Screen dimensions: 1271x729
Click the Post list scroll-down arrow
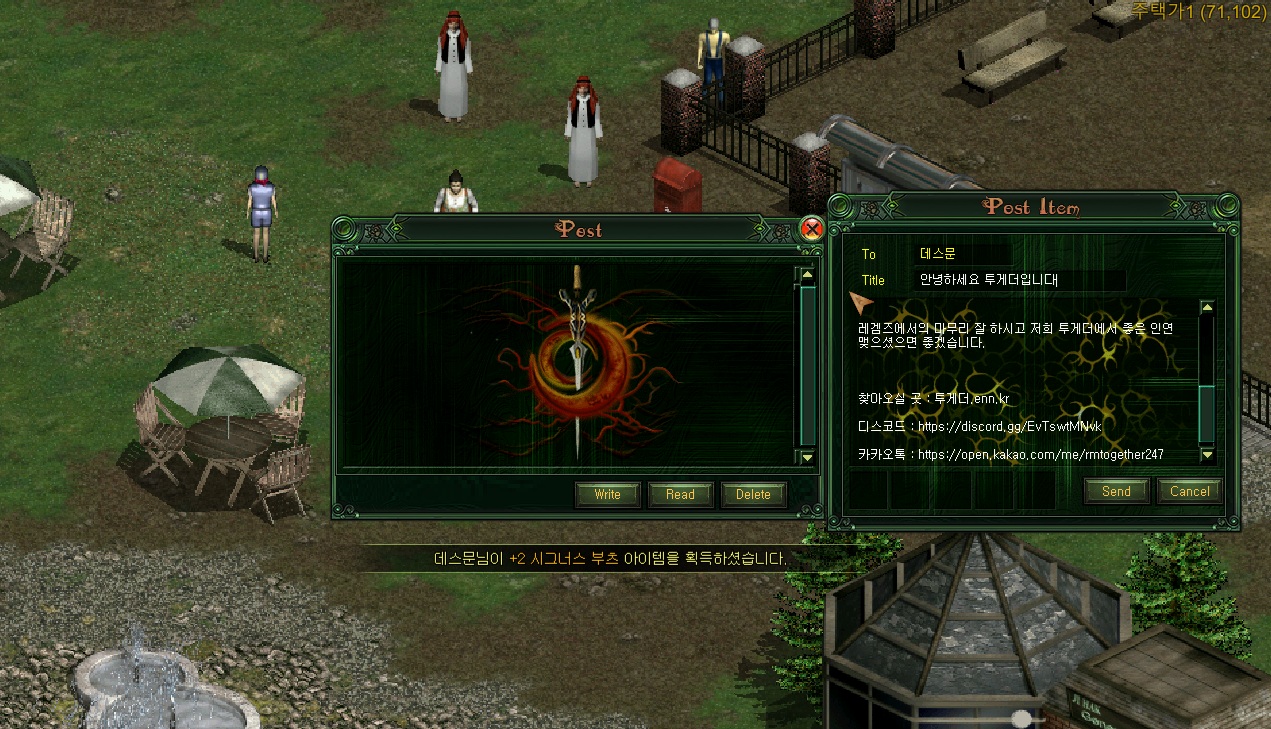point(808,456)
